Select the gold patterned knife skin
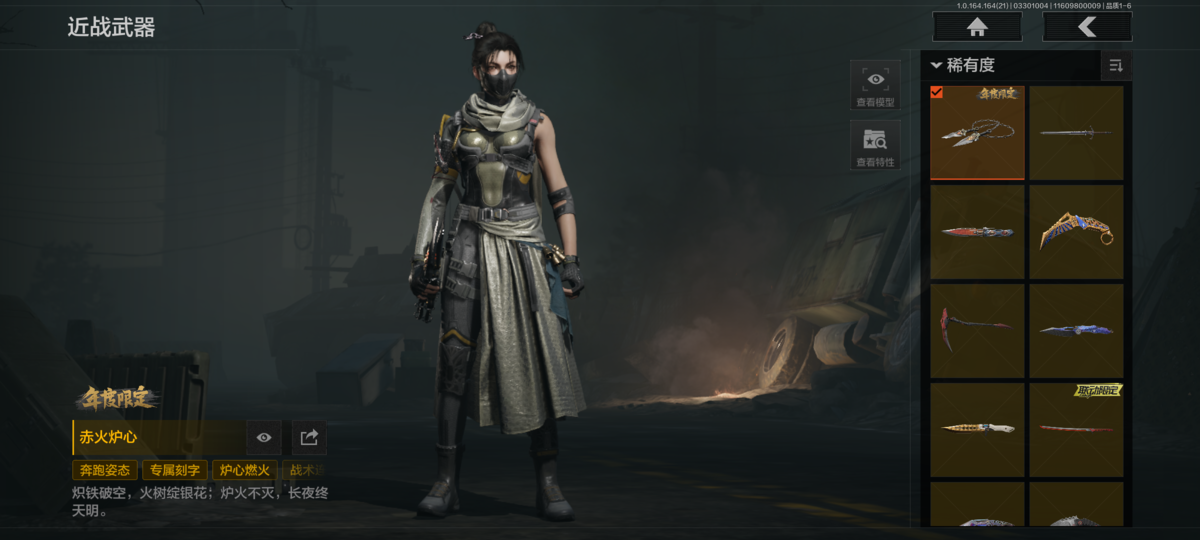This screenshot has height=540, width=1200. click(977, 429)
